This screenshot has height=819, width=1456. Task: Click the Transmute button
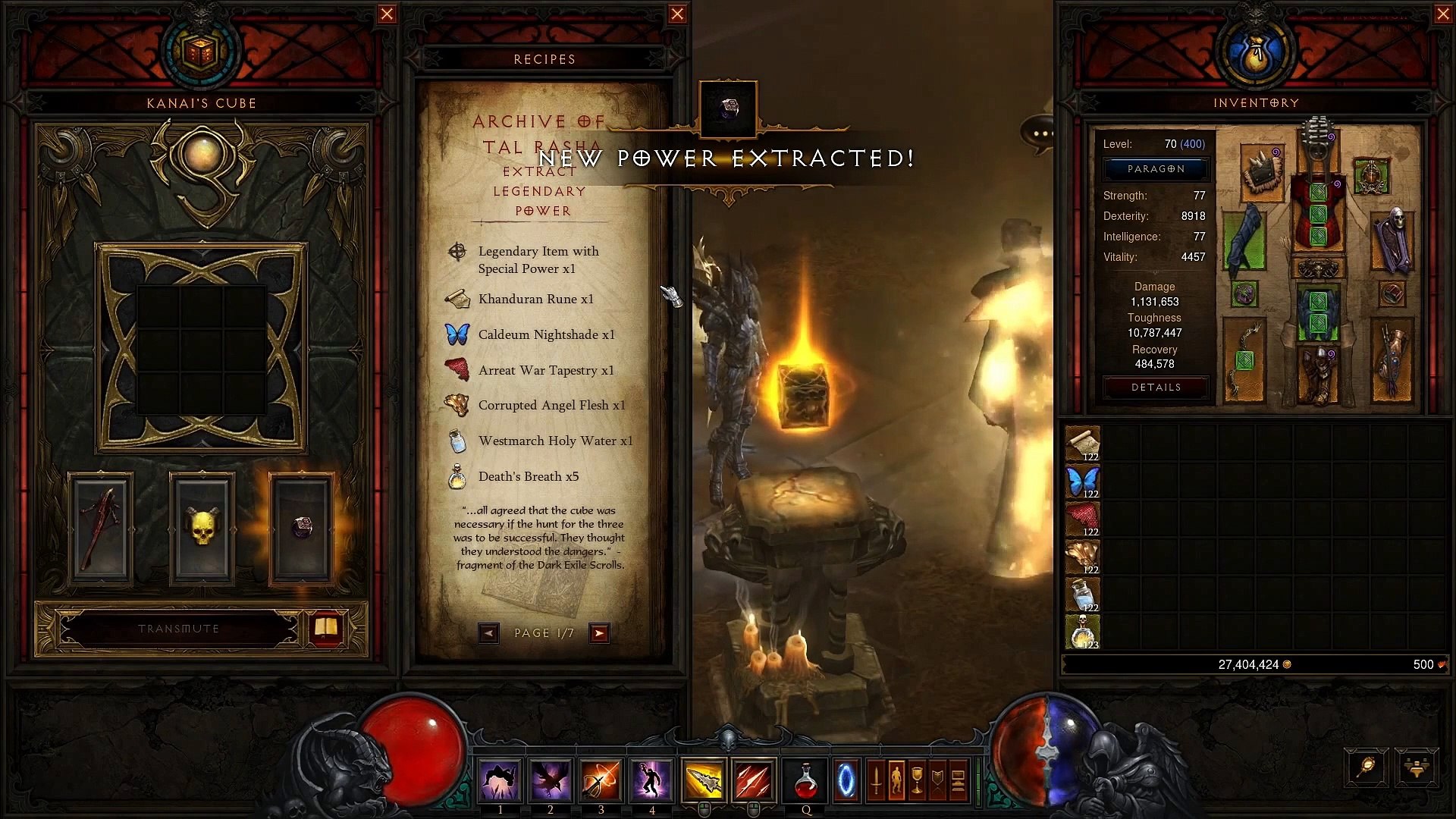[179, 629]
